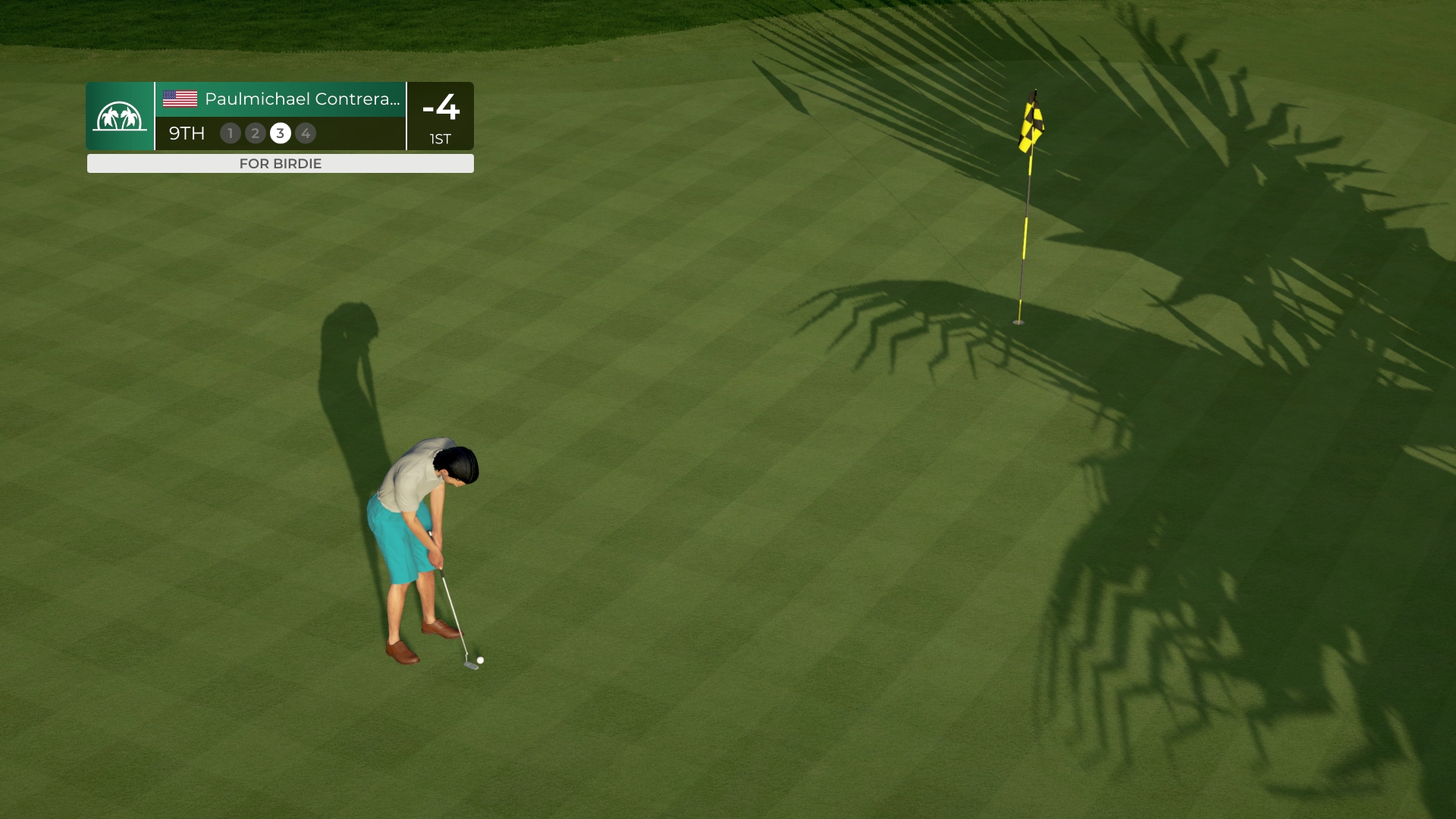Select the American flag icon beside the player name

(180, 99)
